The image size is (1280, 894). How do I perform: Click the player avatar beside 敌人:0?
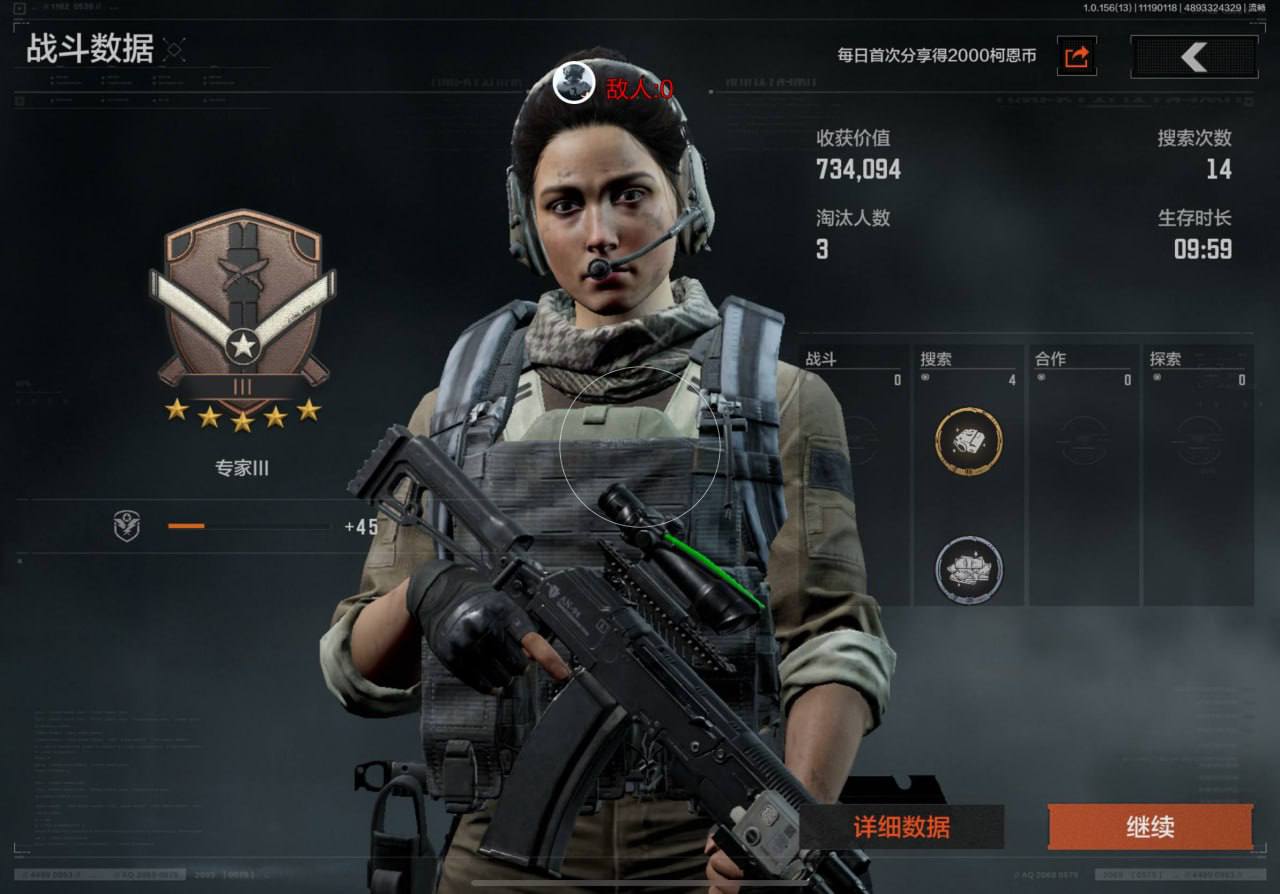click(x=574, y=82)
